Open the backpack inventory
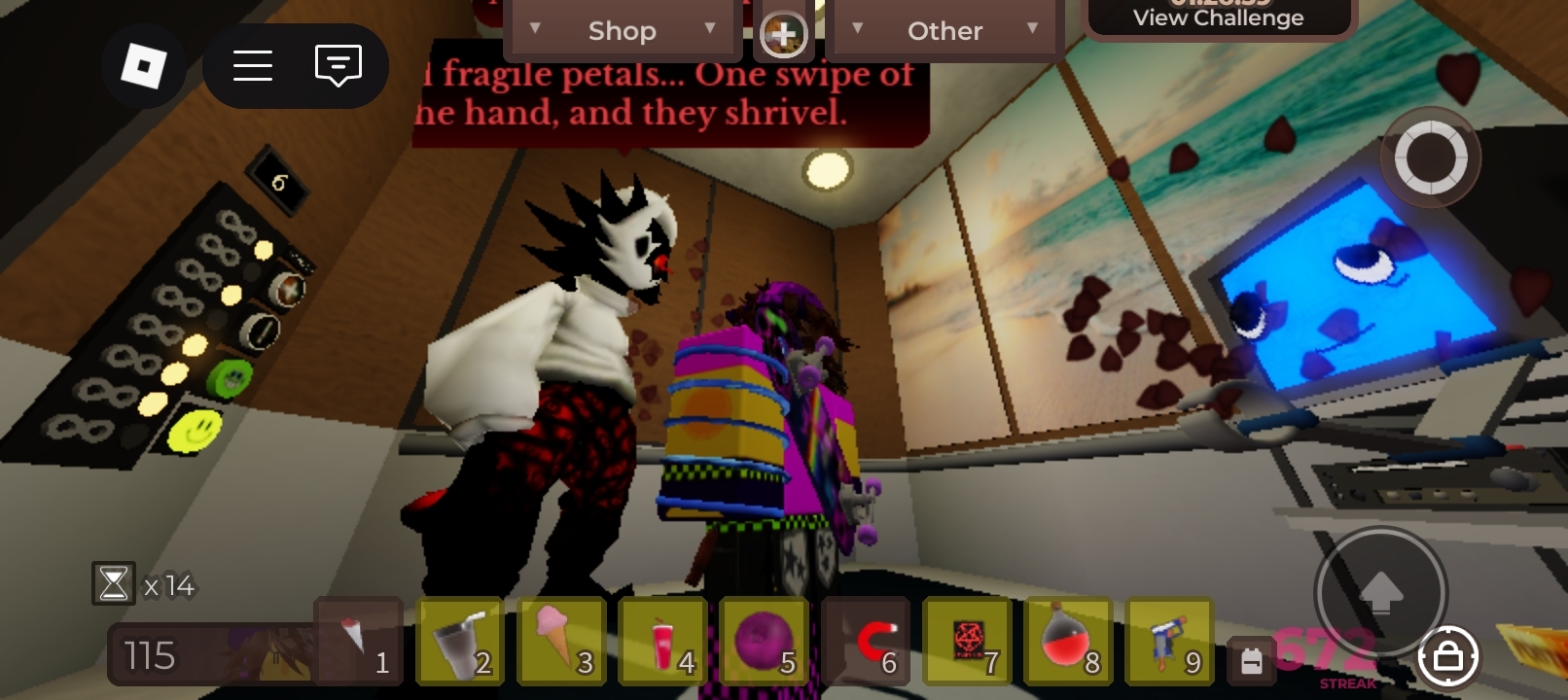 pos(1252,661)
